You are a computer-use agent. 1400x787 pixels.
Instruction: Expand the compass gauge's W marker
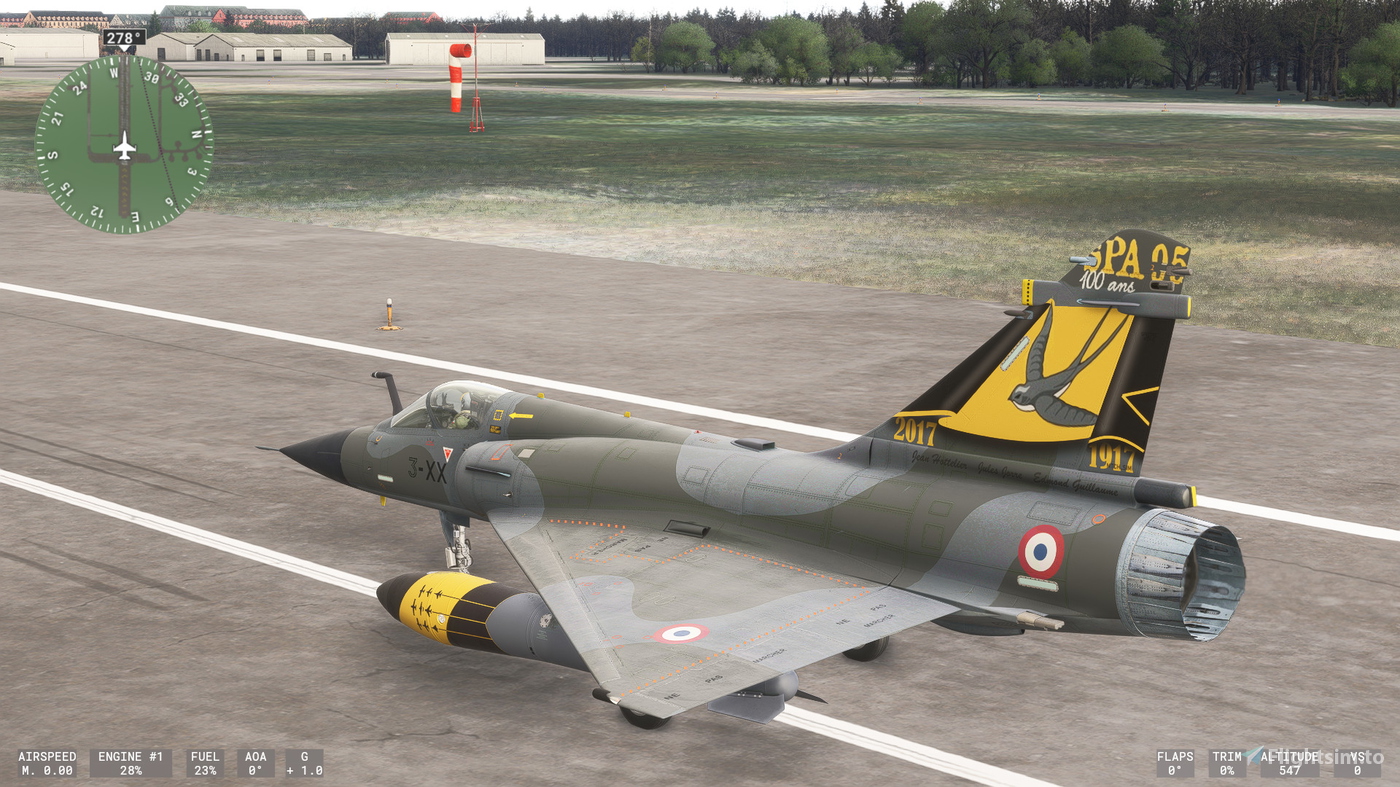click(x=114, y=73)
